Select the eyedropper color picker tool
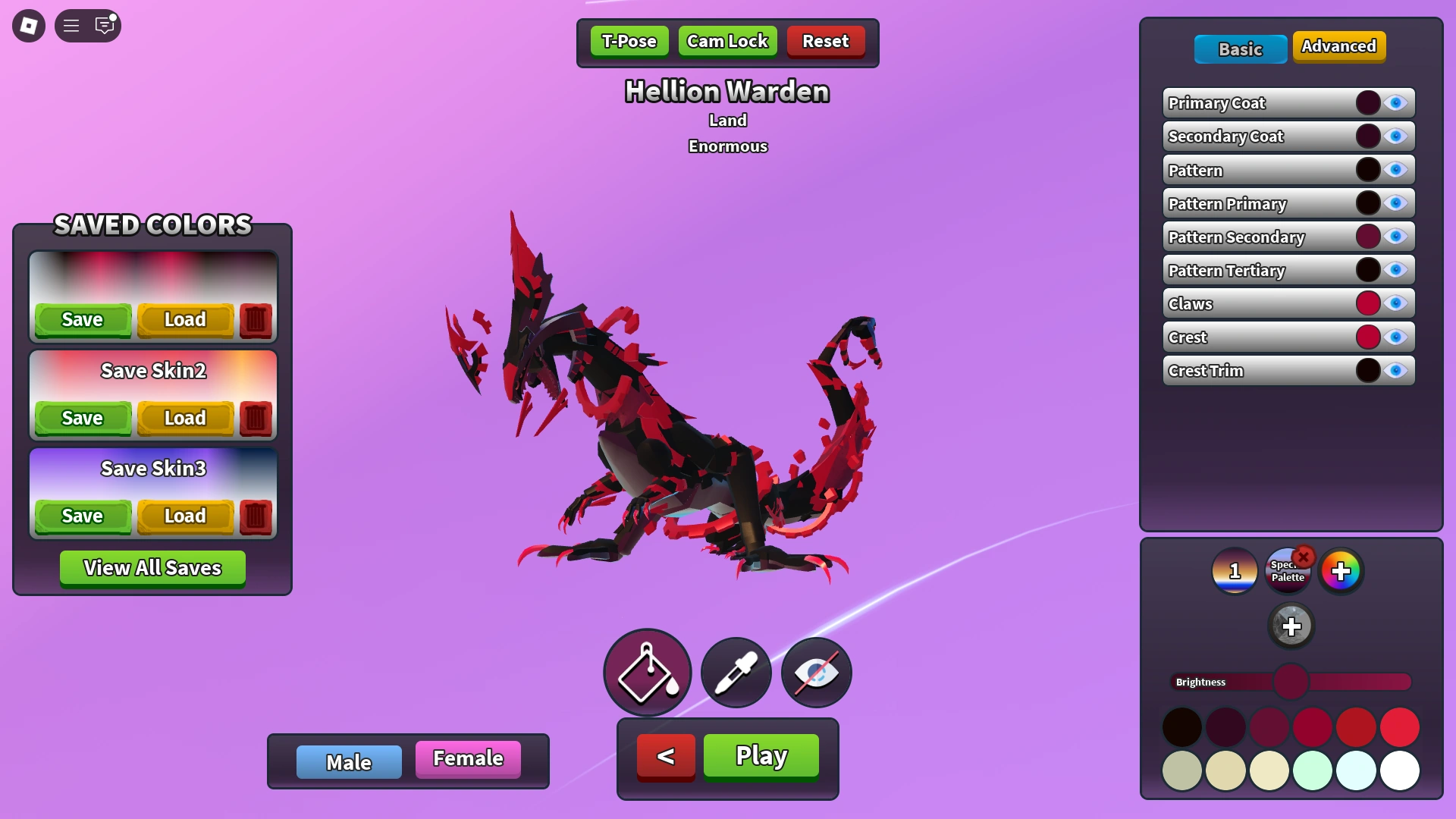This screenshot has width=1456, height=819. pos(735,672)
